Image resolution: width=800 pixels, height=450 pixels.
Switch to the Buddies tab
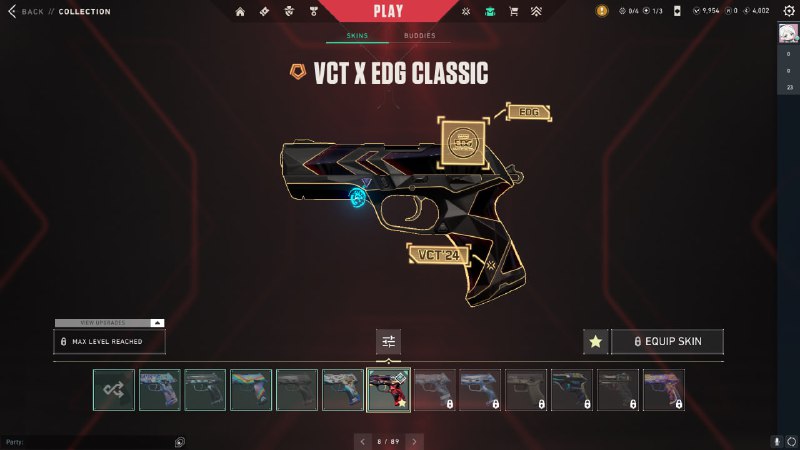click(419, 36)
